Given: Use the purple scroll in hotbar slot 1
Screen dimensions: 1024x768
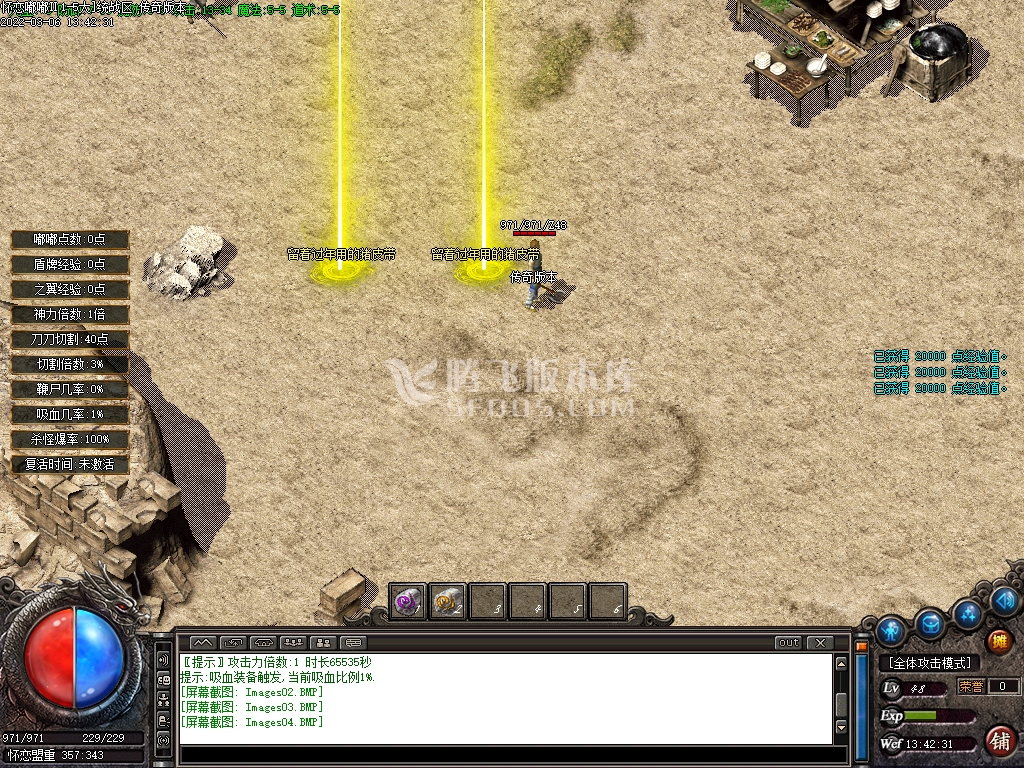Looking at the screenshot, I should coord(407,602).
